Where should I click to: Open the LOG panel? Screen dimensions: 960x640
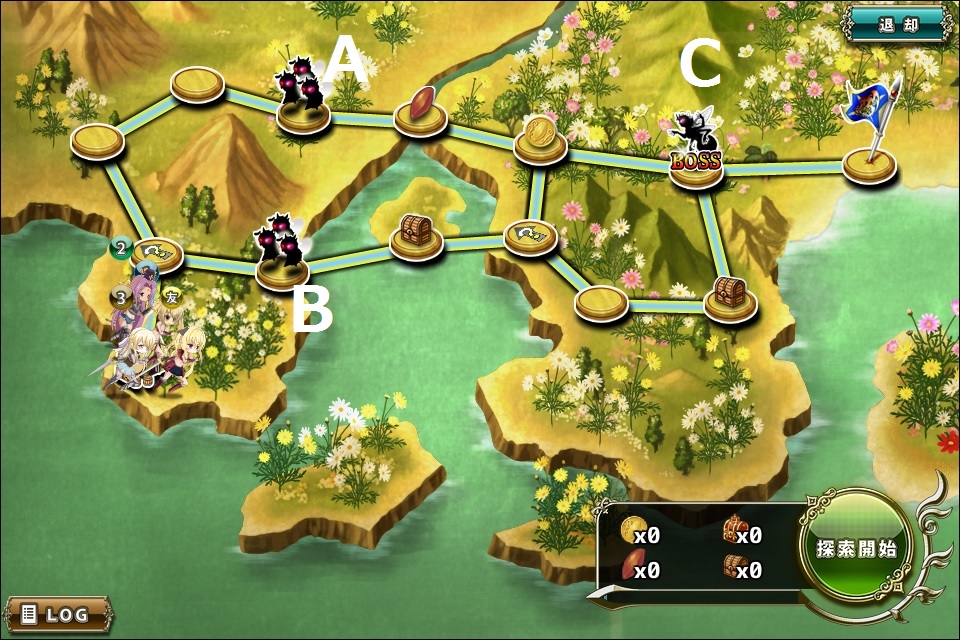coord(58,613)
